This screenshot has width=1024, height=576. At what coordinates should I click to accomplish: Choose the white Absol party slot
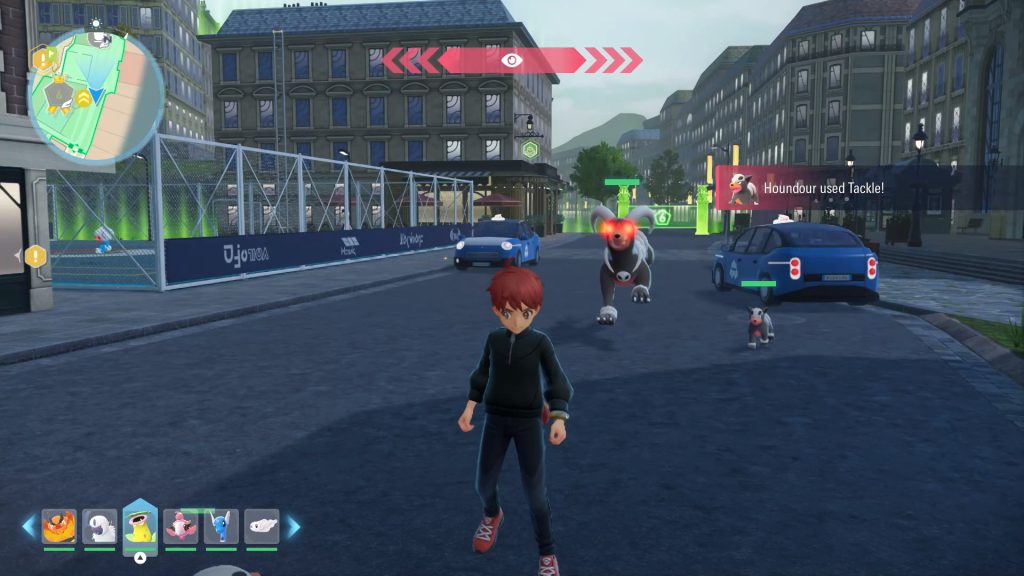100,527
